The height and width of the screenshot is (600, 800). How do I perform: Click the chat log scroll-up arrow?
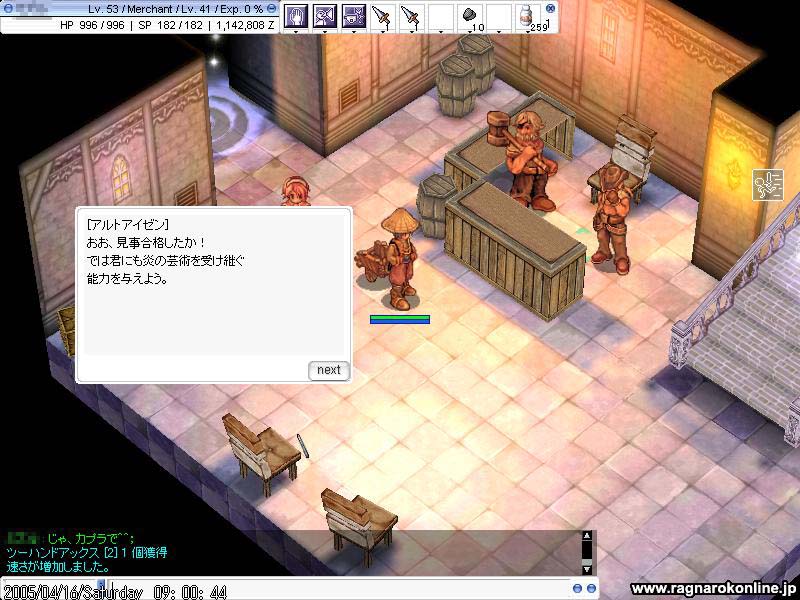tap(587, 537)
